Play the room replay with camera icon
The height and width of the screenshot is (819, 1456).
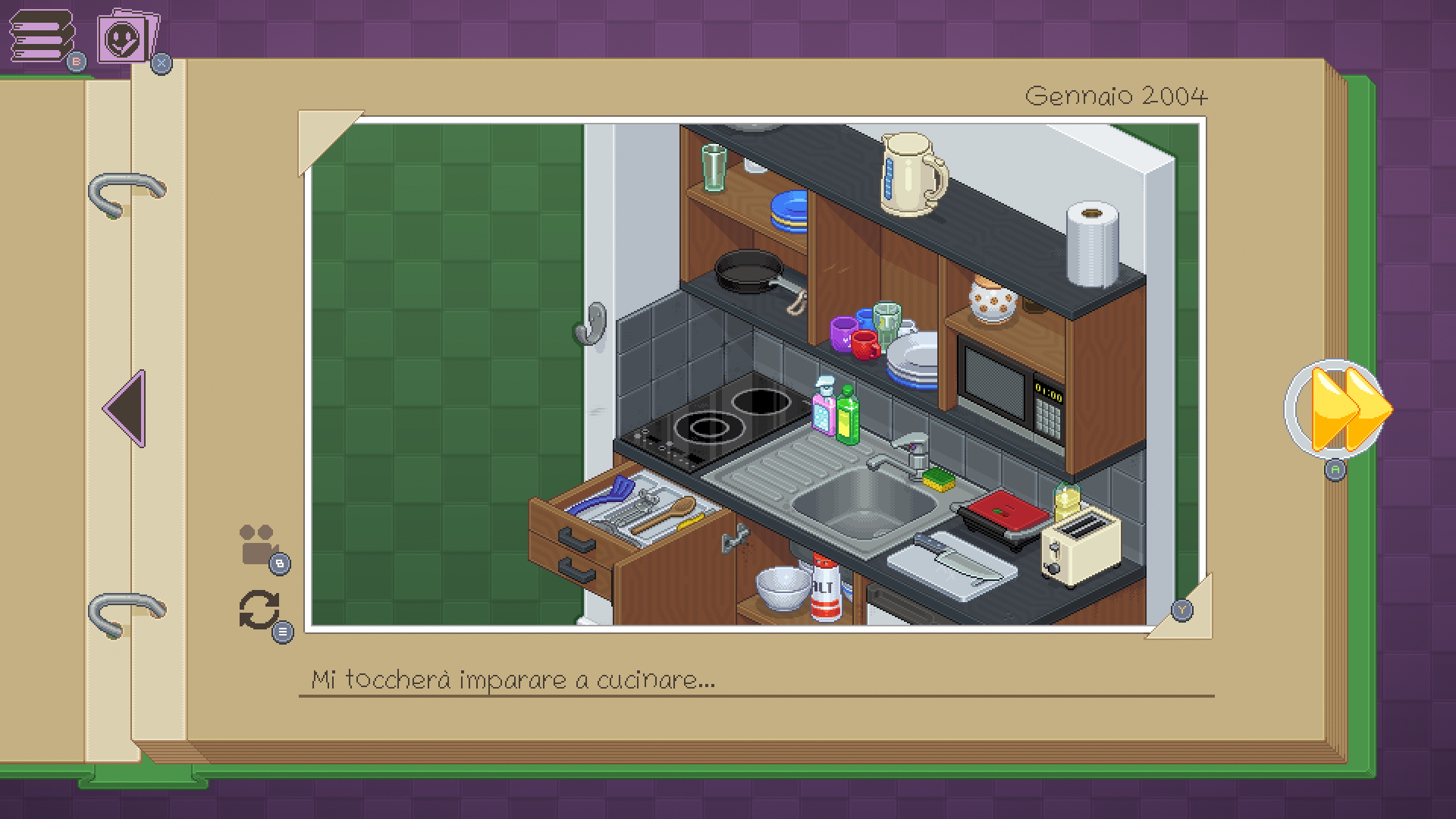click(258, 544)
